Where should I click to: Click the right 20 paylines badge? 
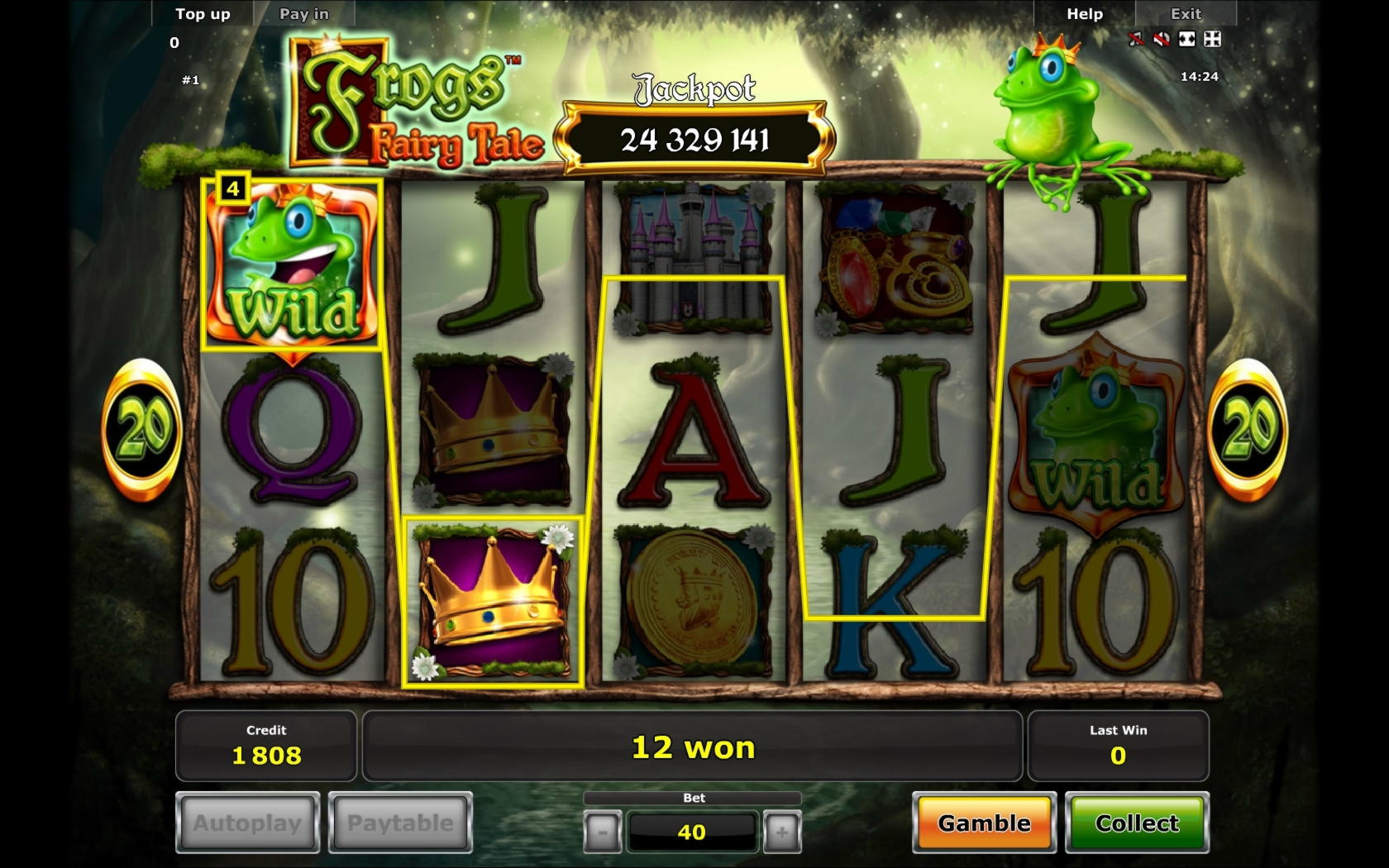pyautogui.click(x=1248, y=429)
